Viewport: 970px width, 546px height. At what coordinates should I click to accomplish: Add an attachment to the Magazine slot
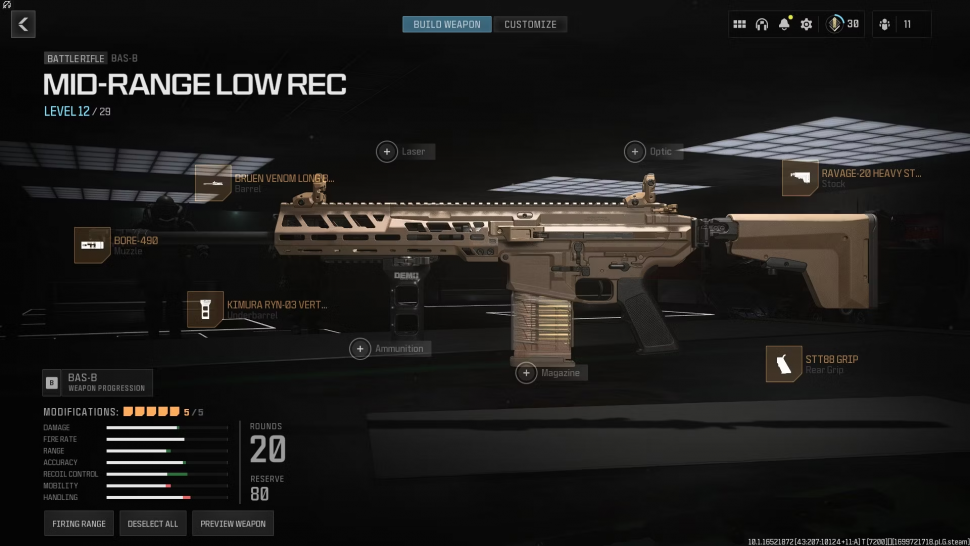(527, 373)
